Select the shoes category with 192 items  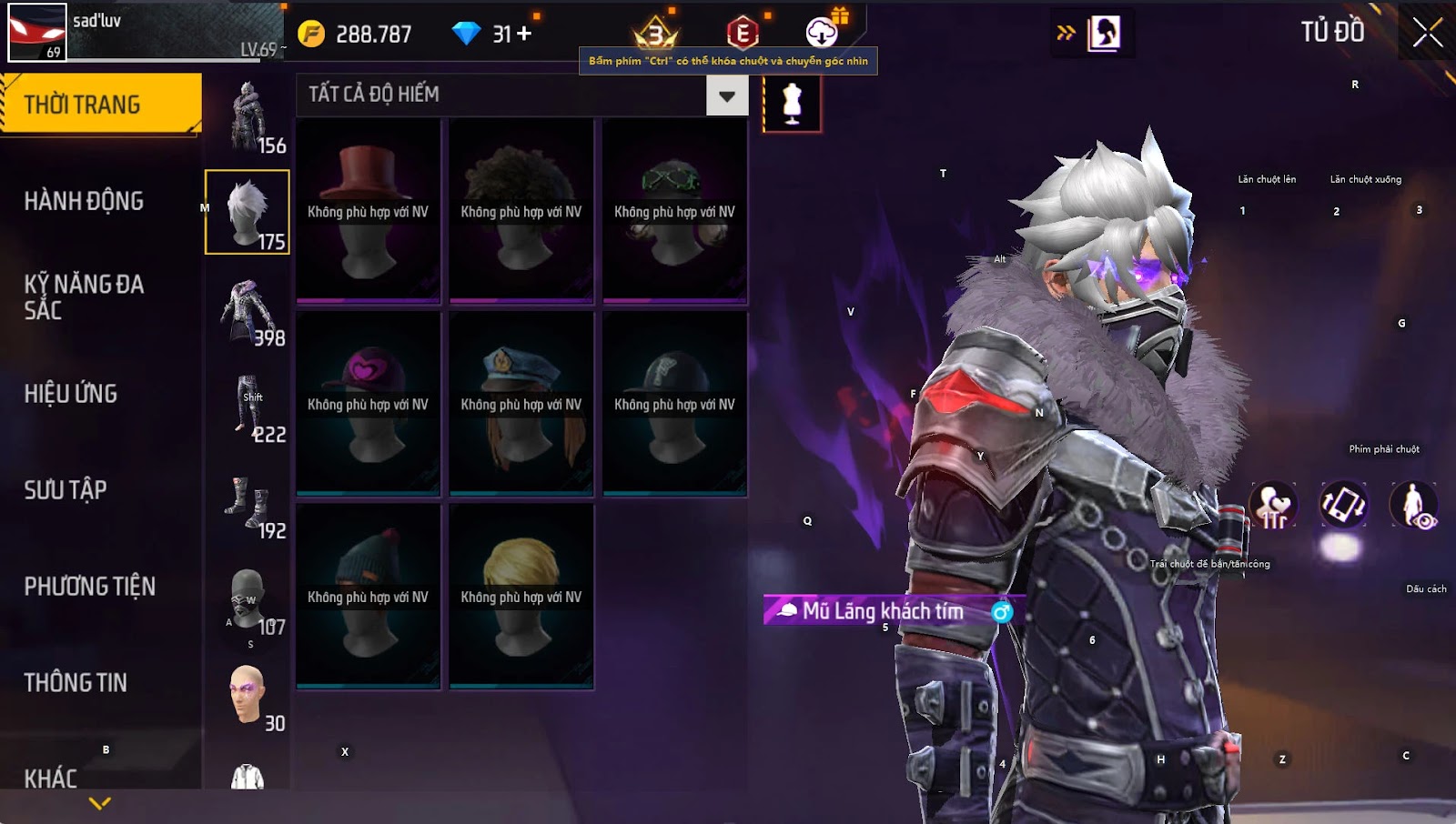(x=248, y=502)
